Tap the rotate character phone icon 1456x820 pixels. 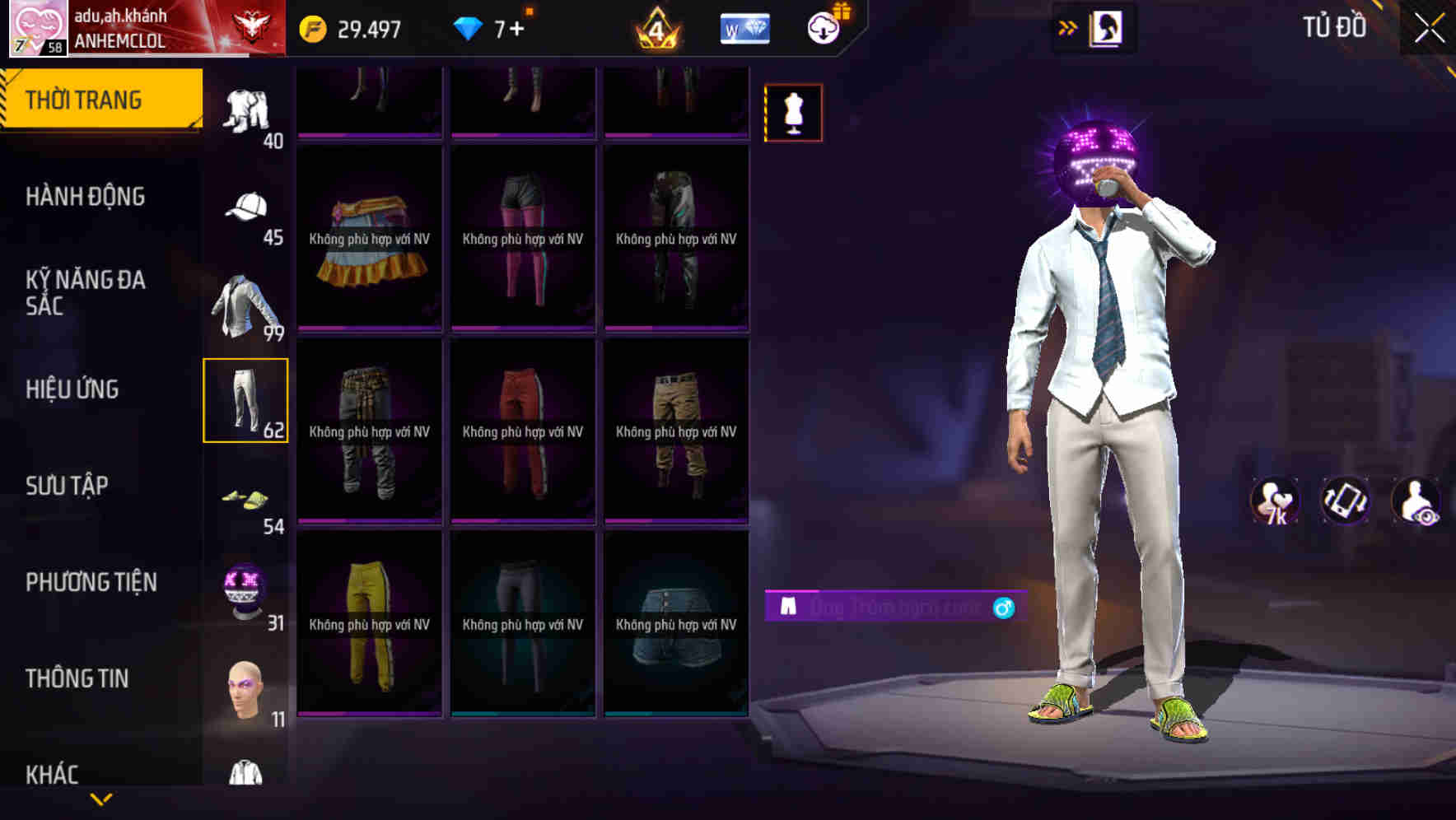[x=1346, y=501]
